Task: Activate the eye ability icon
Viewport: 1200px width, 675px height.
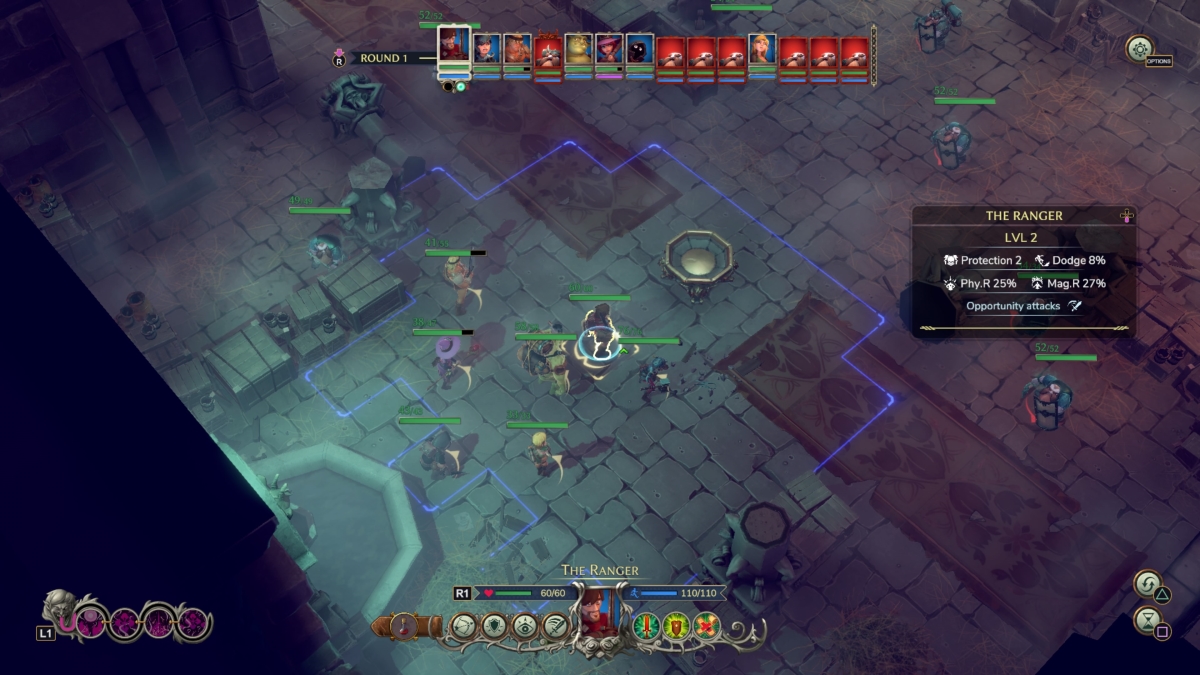Action: [x=523, y=626]
